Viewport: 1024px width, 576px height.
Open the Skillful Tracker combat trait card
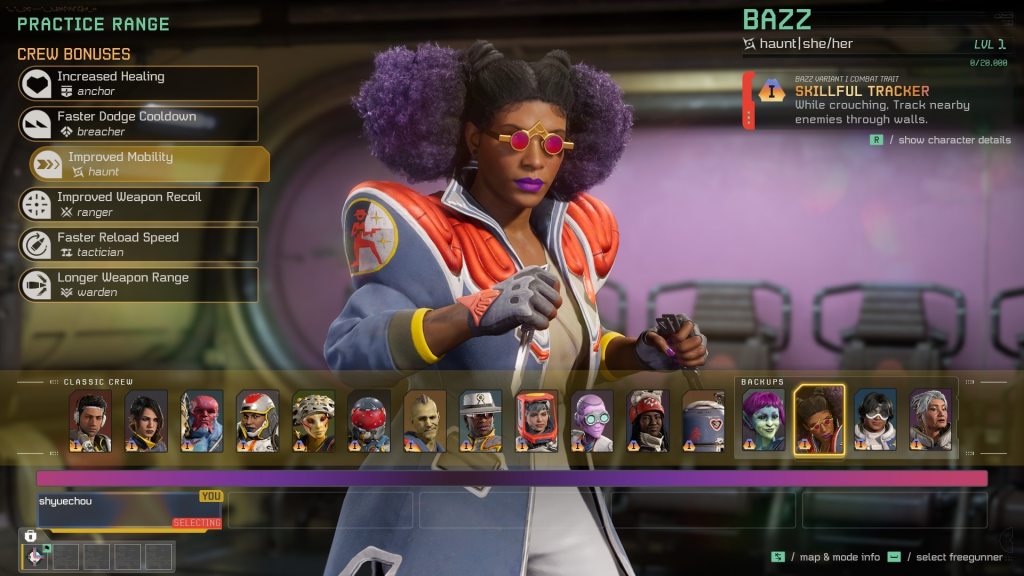(875, 100)
